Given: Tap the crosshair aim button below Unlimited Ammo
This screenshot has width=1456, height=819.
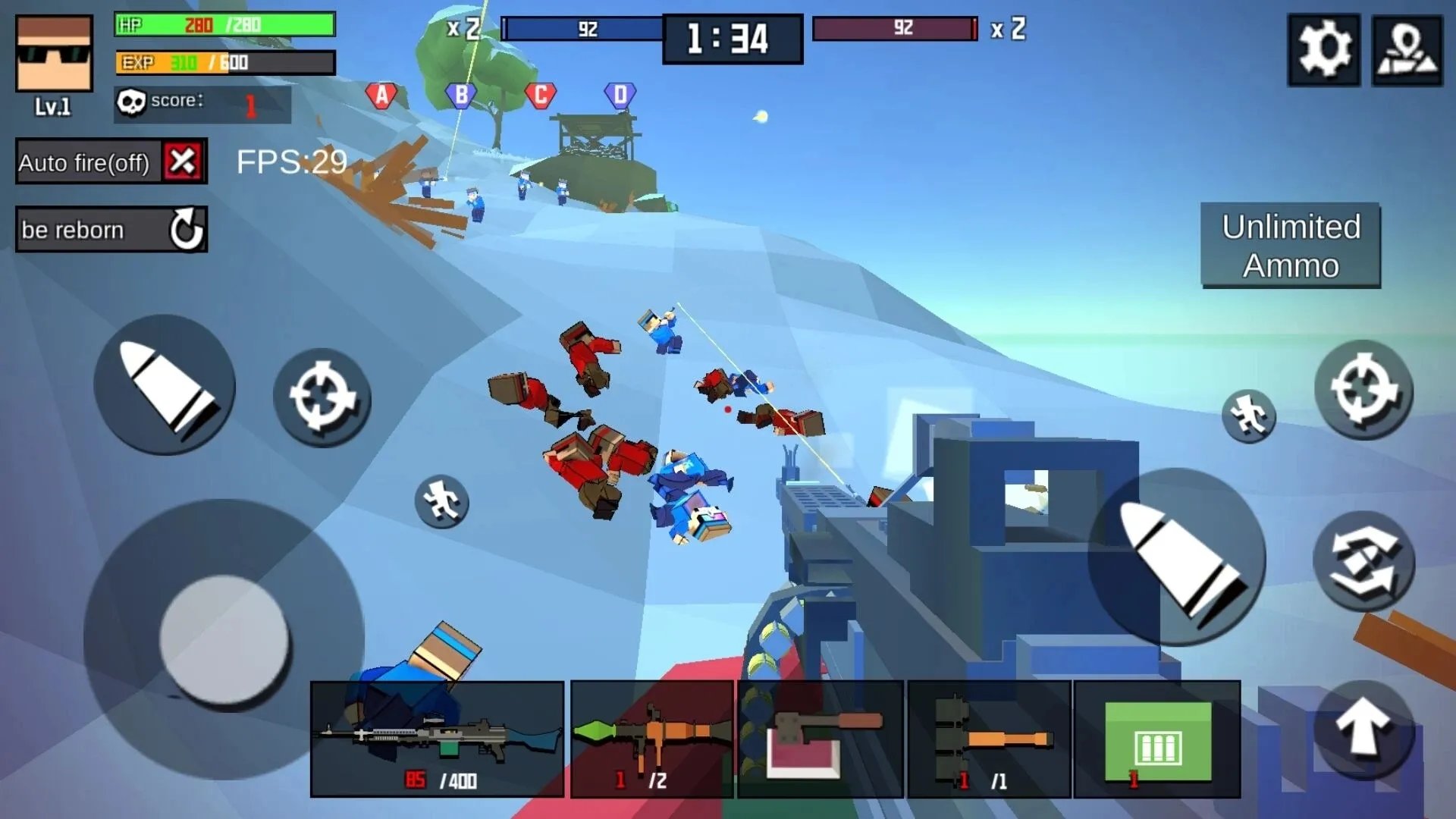Looking at the screenshot, I should click(1363, 390).
